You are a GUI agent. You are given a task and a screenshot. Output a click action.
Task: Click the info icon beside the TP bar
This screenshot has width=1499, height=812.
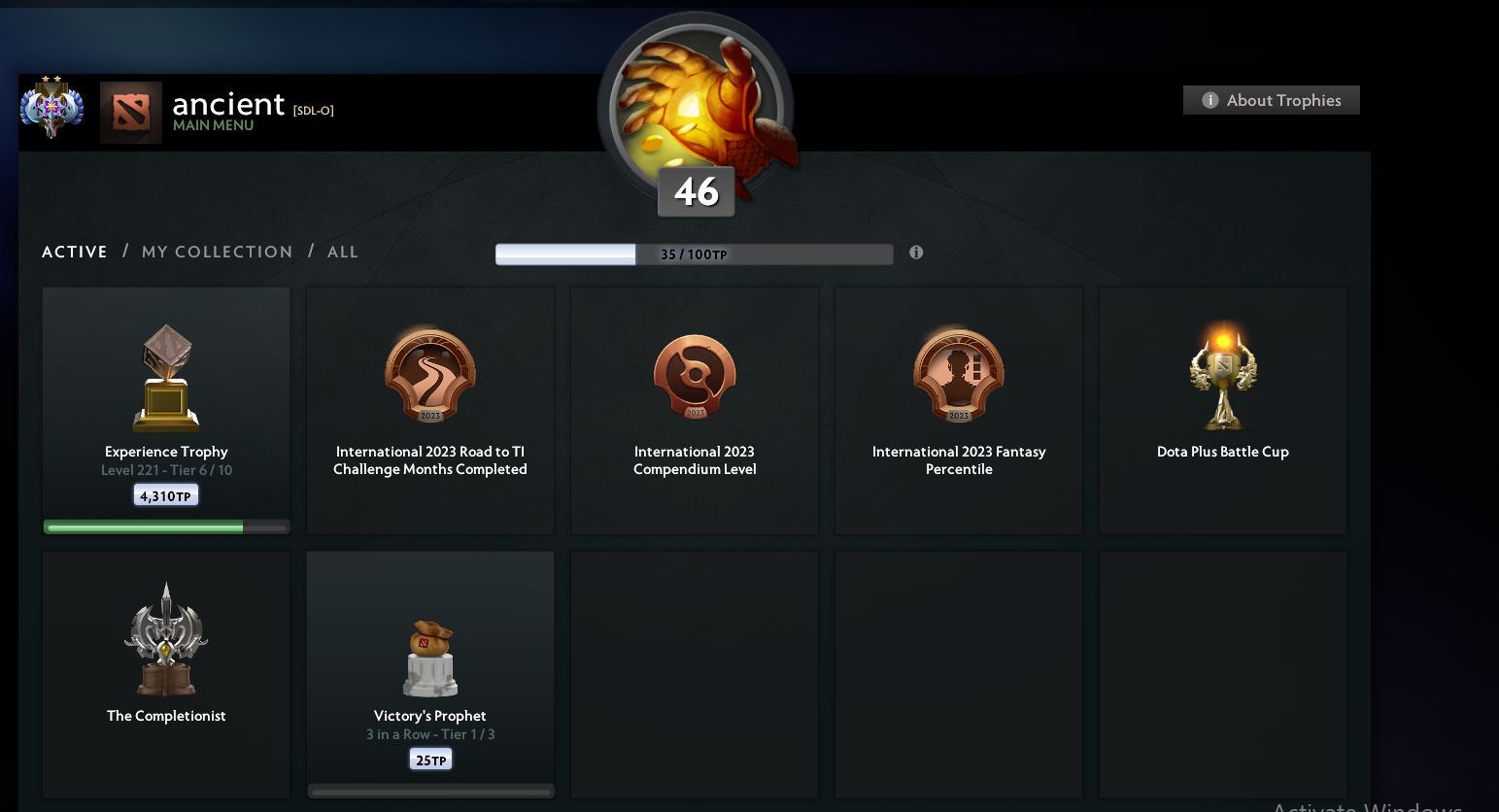pos(915,252)
